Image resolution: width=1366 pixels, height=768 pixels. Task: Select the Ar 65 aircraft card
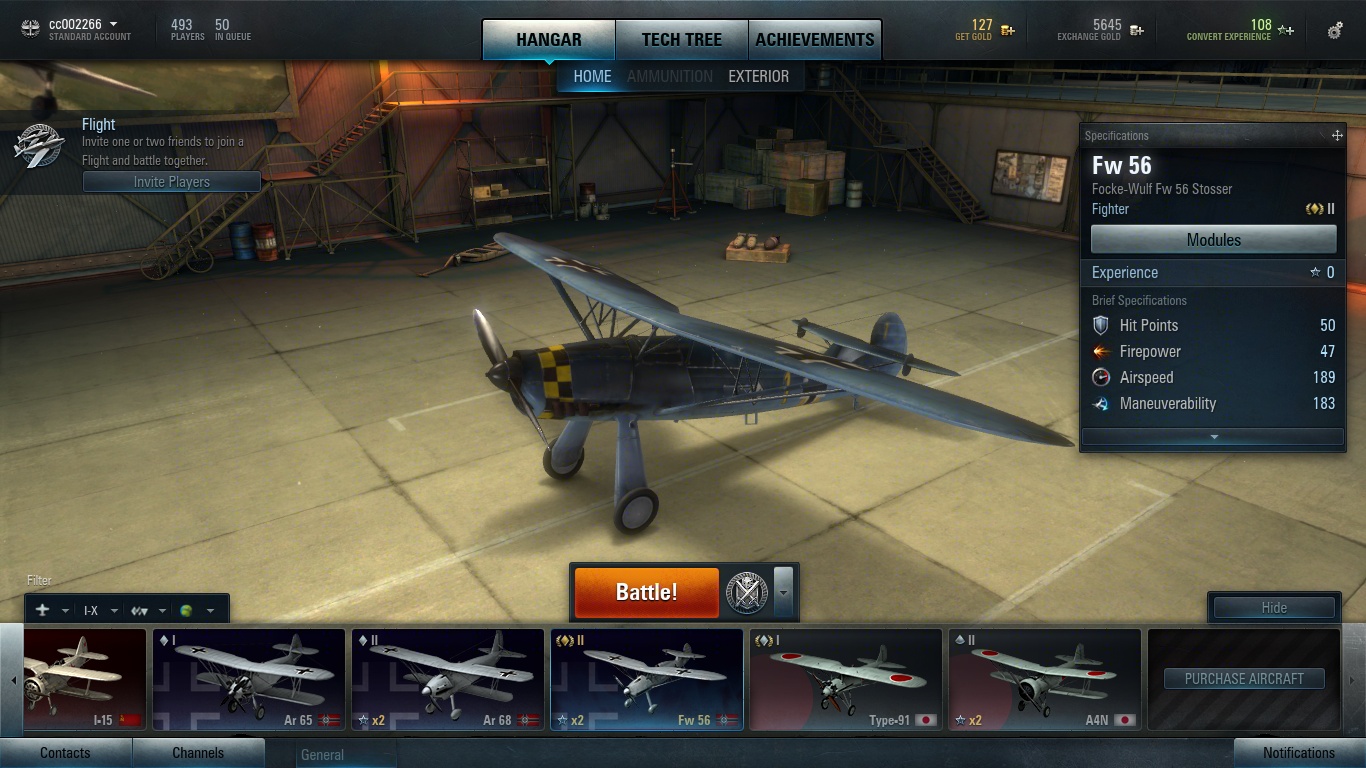248,679
